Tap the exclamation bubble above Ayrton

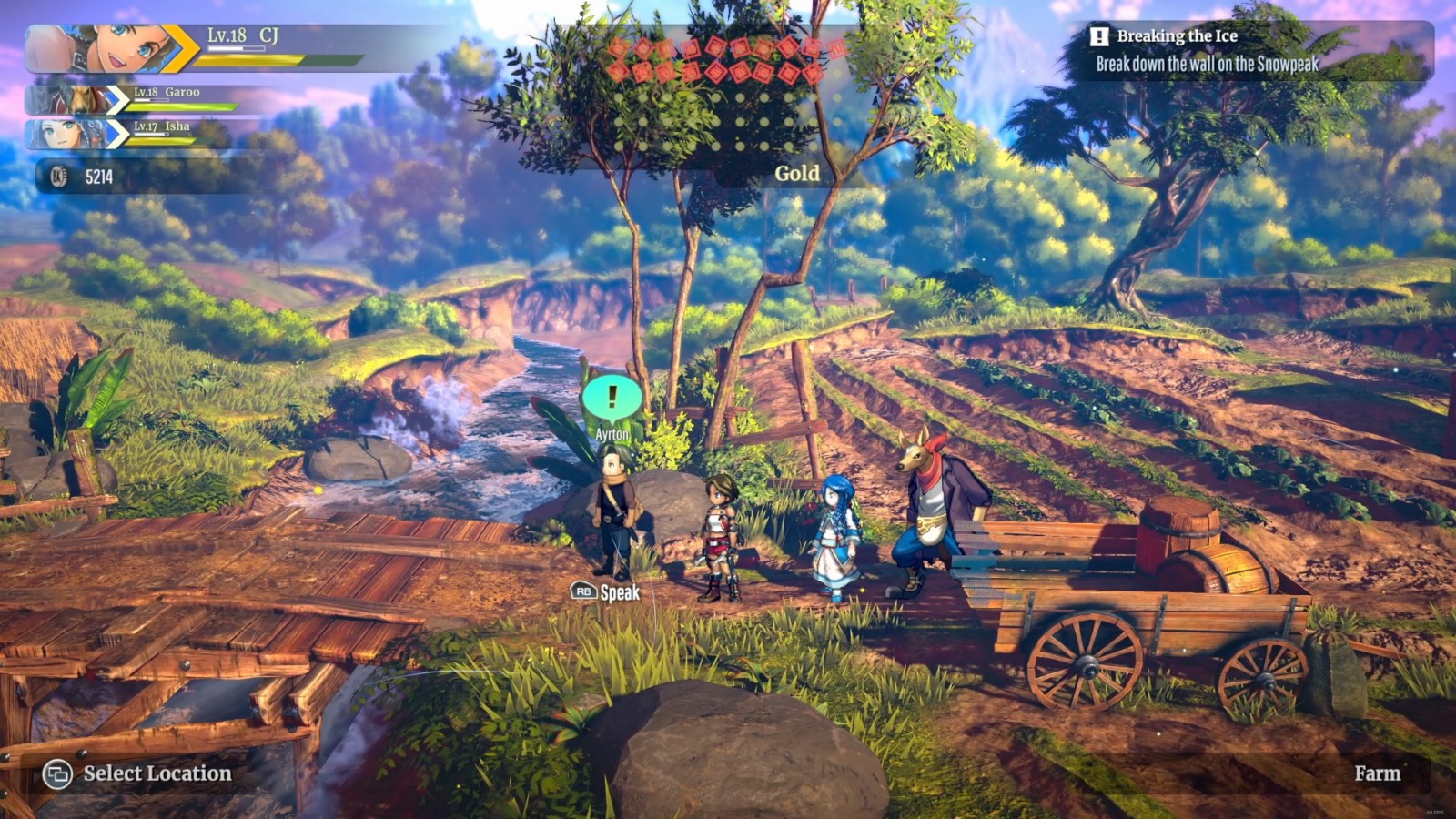click(x=611, y=395)
